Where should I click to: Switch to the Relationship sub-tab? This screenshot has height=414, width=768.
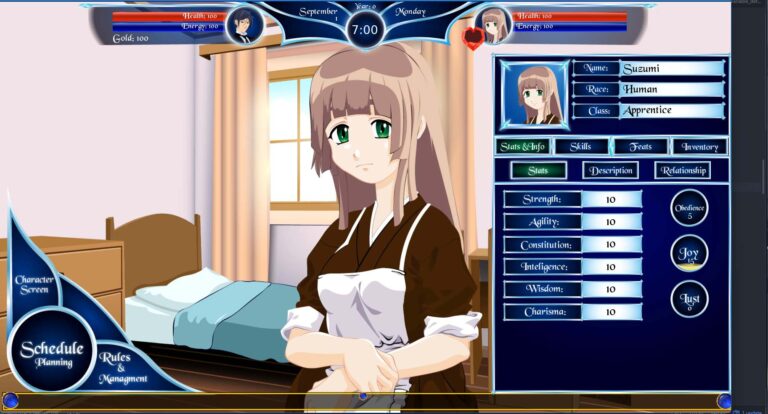click(x=682, y=170)
